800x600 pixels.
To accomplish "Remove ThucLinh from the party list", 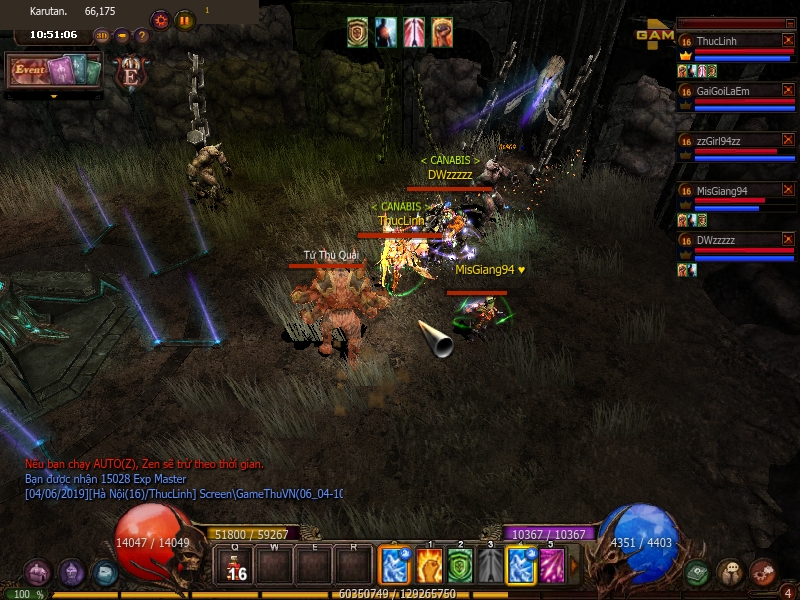I will [788, 40].
